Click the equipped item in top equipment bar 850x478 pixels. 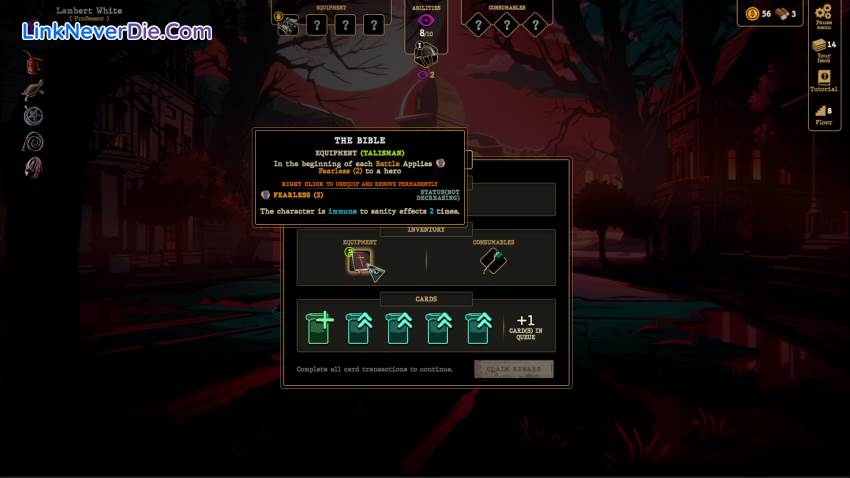[286, 25]
